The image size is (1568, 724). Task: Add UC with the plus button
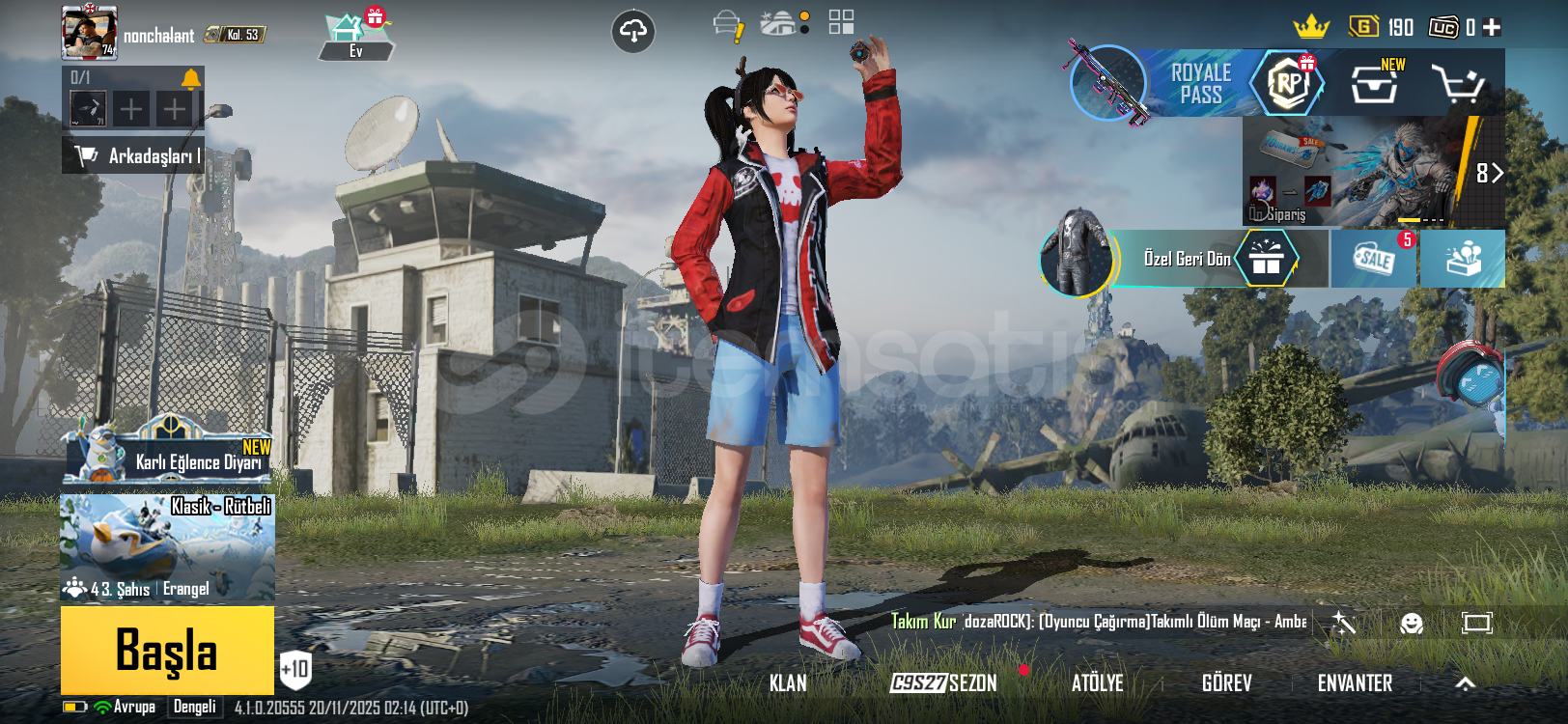[x=1492, y=27]
